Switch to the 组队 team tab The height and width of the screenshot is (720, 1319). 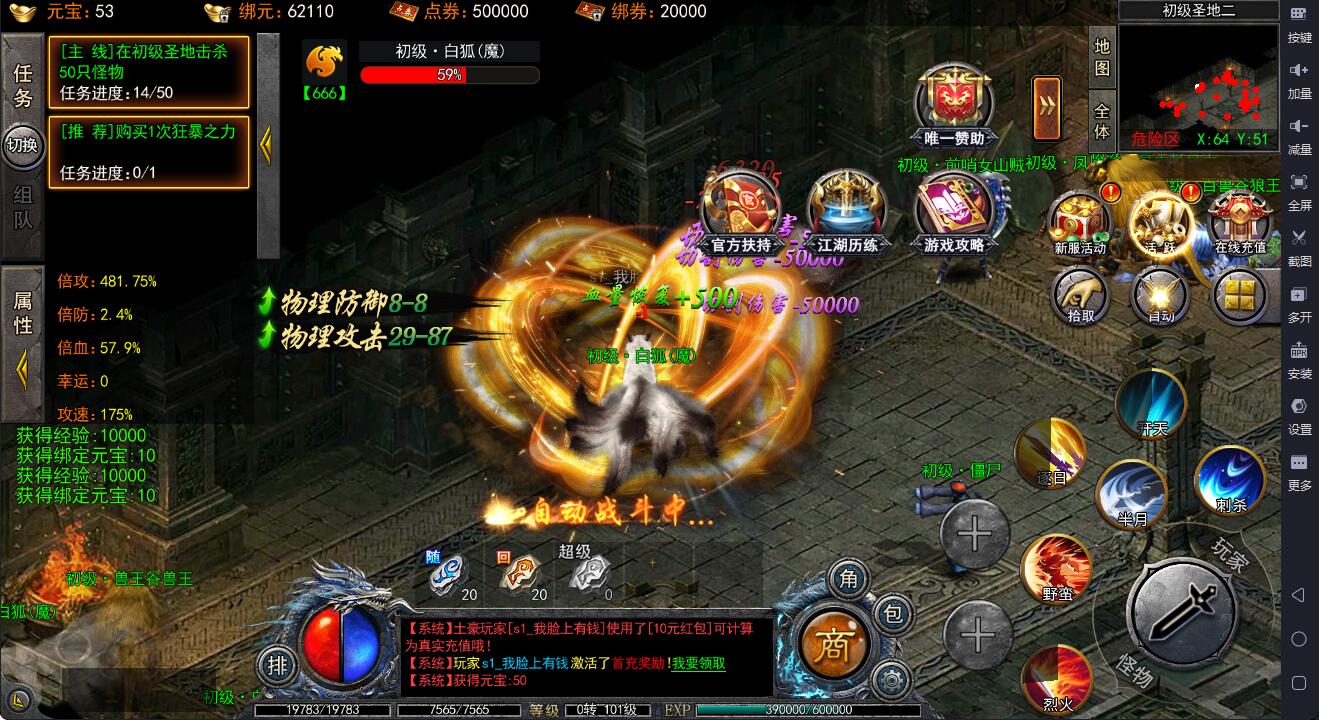coord(22,208)
